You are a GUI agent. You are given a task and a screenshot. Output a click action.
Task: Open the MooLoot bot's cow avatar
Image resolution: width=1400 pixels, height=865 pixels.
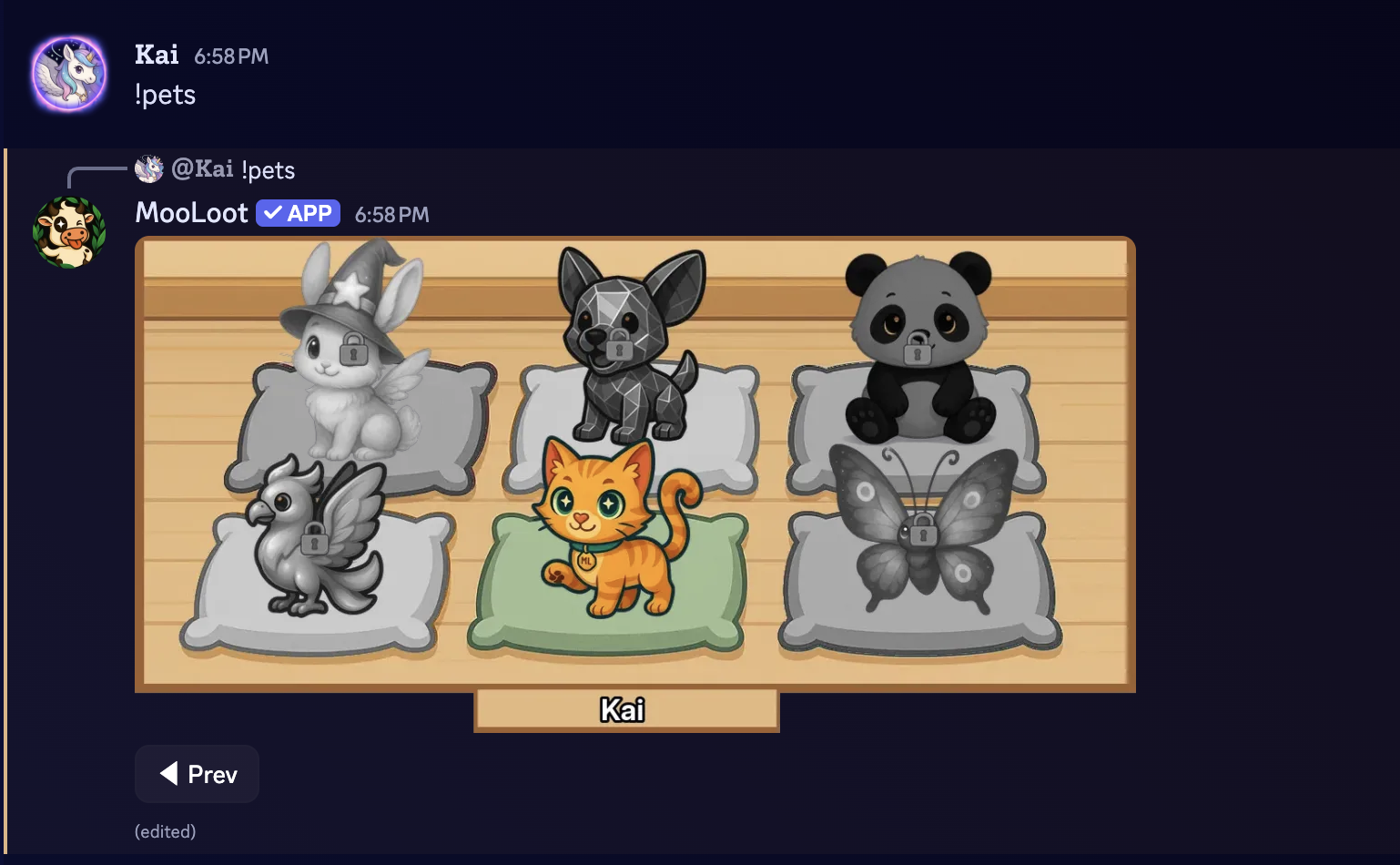coord(69,230)
